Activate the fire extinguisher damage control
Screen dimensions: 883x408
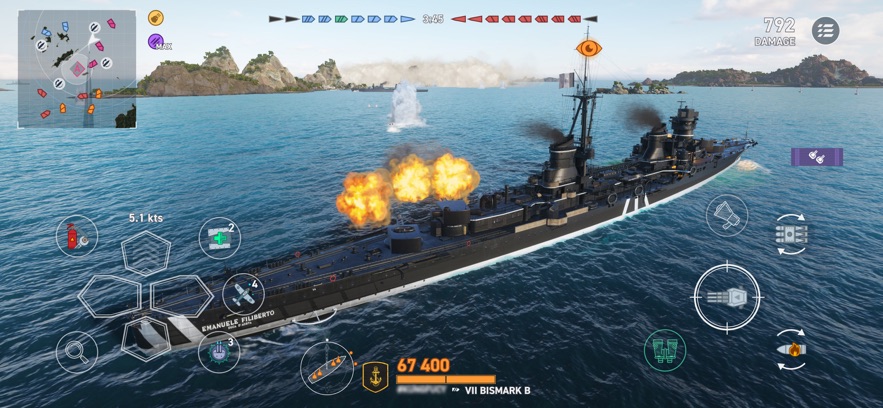[77, 236]
